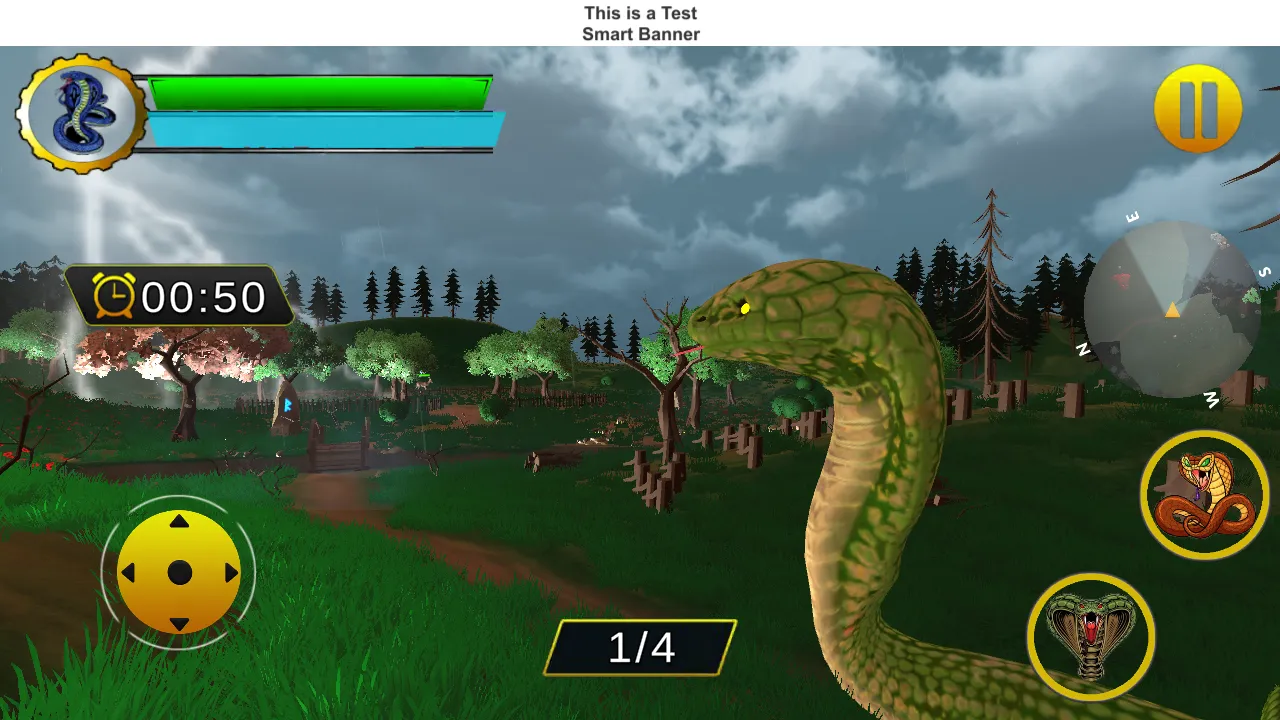Pause the game
1280x720 pixels.
coord(1198,106)
